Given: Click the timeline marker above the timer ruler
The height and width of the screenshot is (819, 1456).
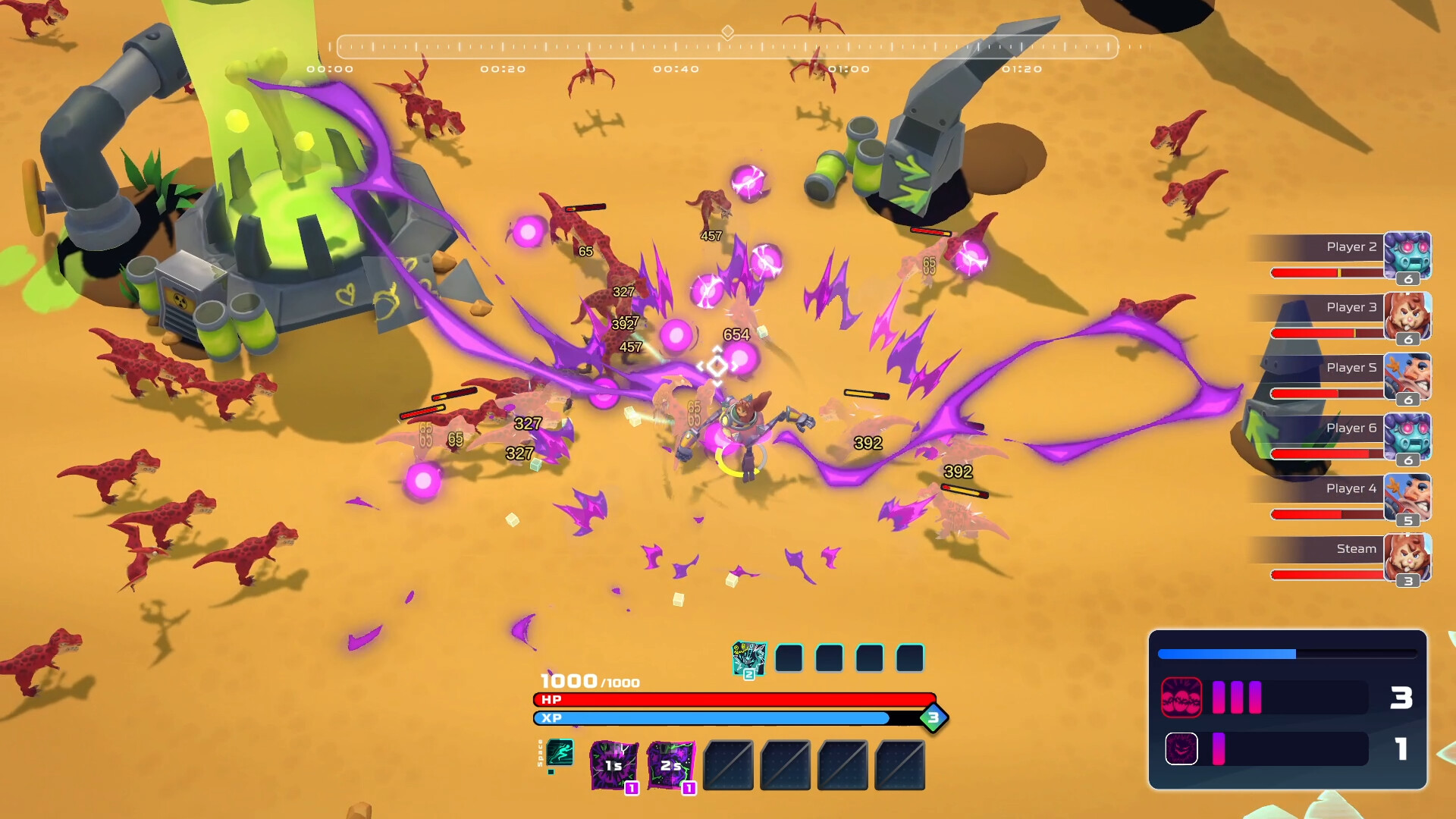Looking at the screenshot, I should 729,32.
